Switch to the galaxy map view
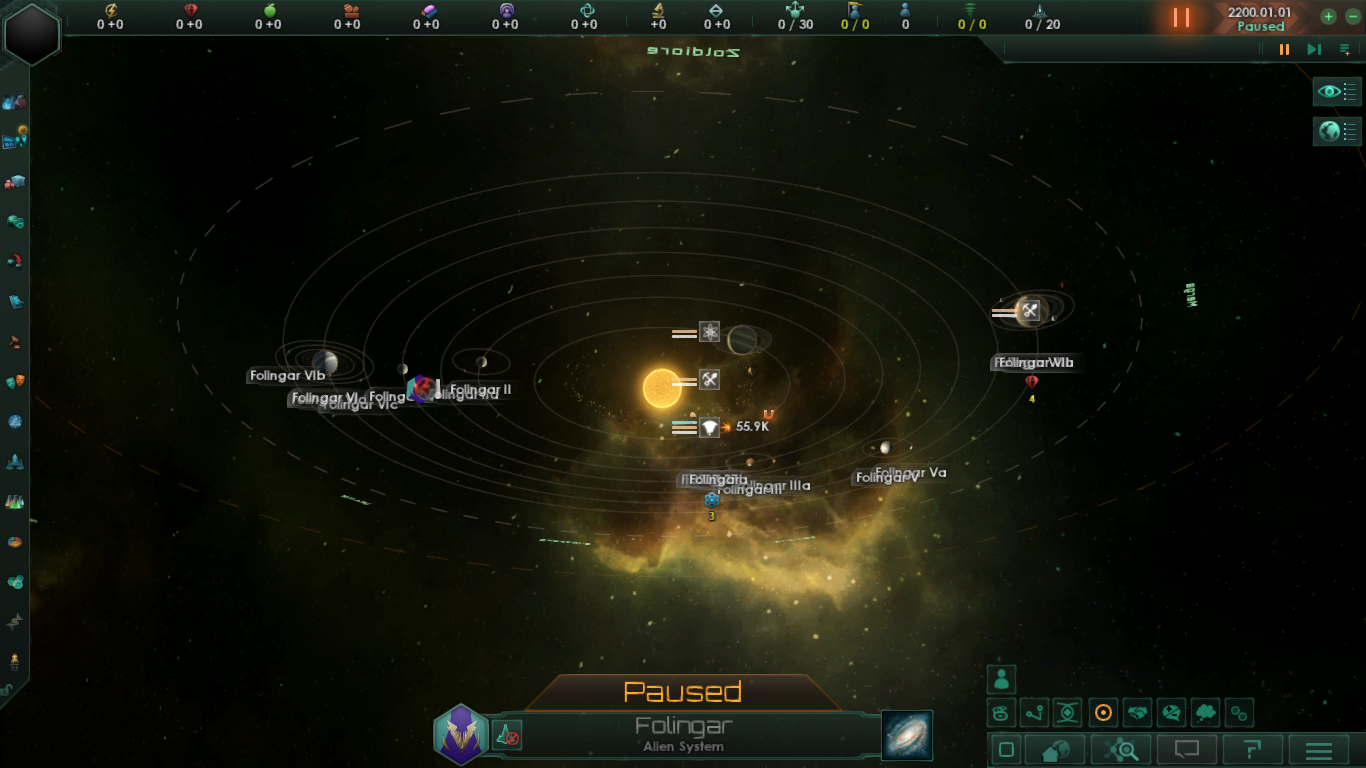The image size is (1366, 768). coord(907,735)
